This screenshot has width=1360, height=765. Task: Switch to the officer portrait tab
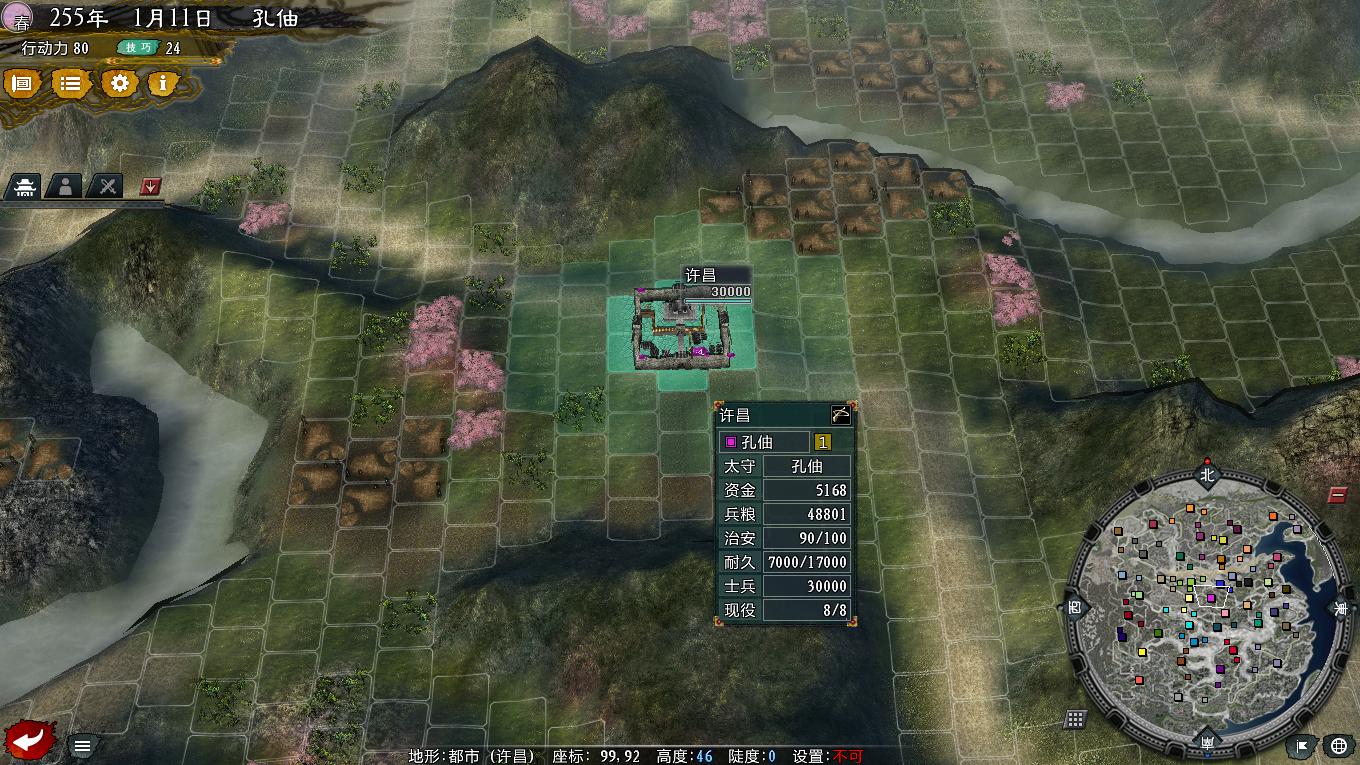click(x=64, y=186)
